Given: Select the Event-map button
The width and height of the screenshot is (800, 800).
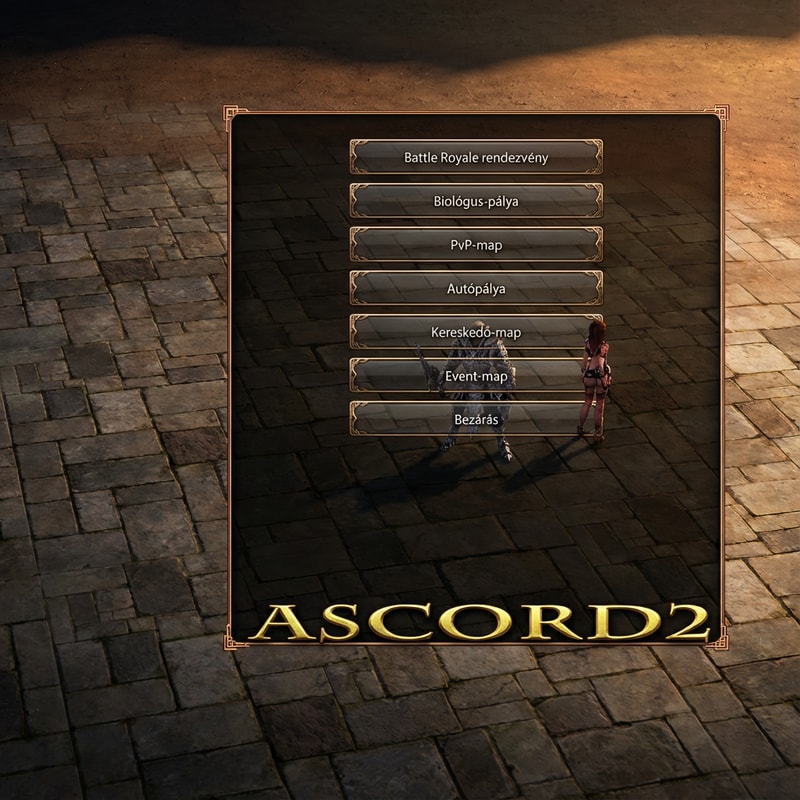Looking at the screenshot, I should click(x=476, y=376).
